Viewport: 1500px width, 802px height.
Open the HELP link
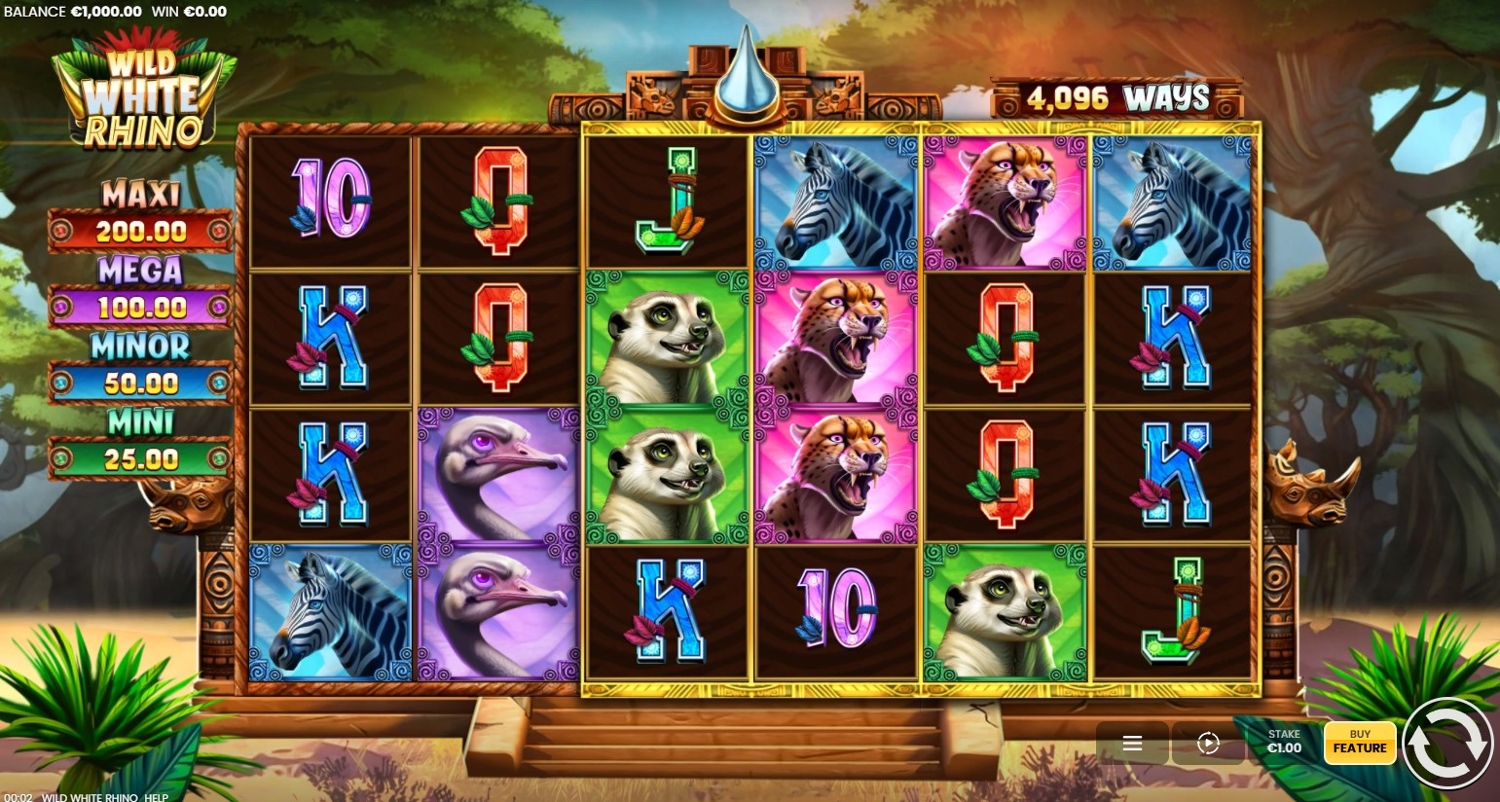(x=155, y=795)
